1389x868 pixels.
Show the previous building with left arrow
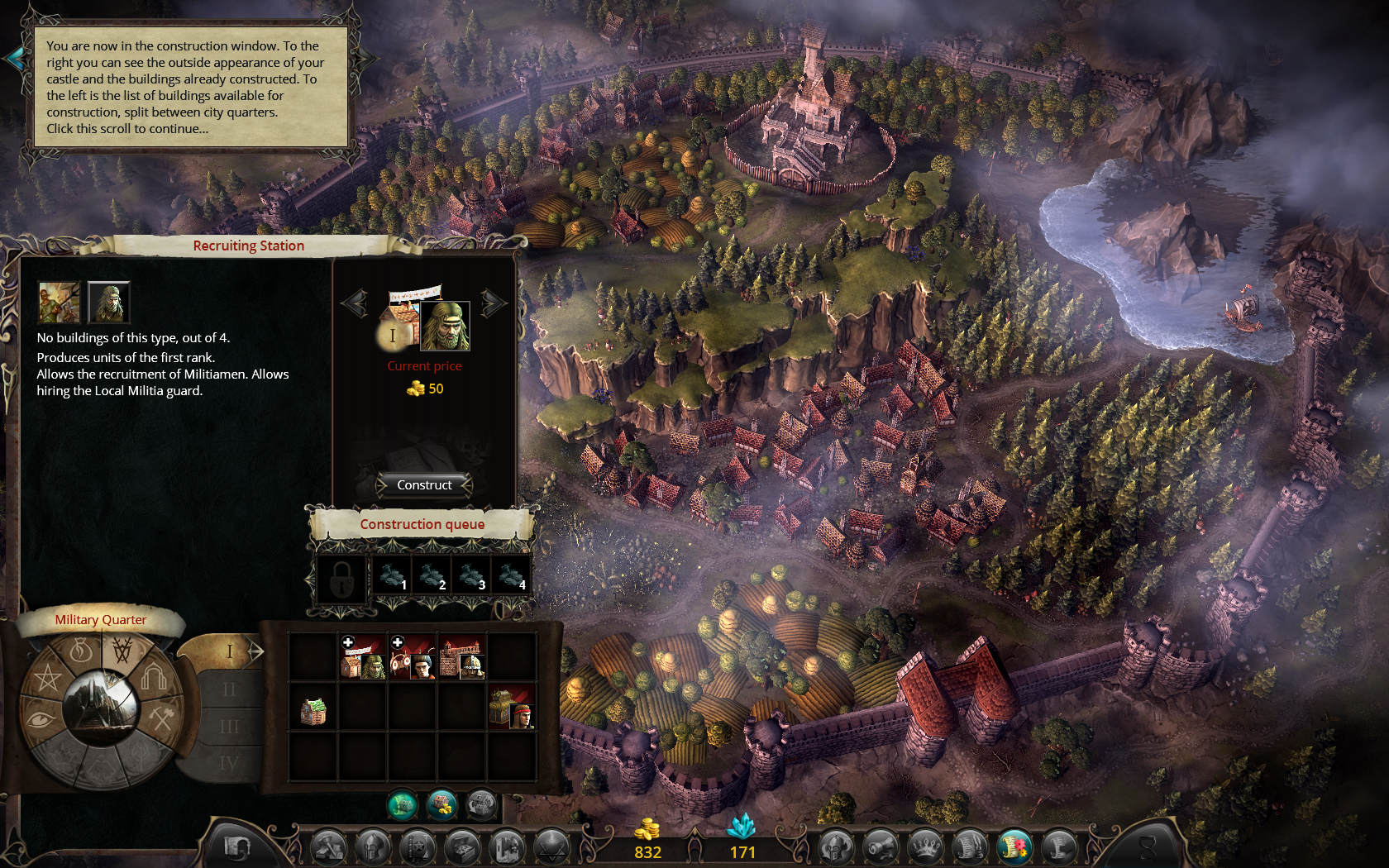click(x=355, y=303)
